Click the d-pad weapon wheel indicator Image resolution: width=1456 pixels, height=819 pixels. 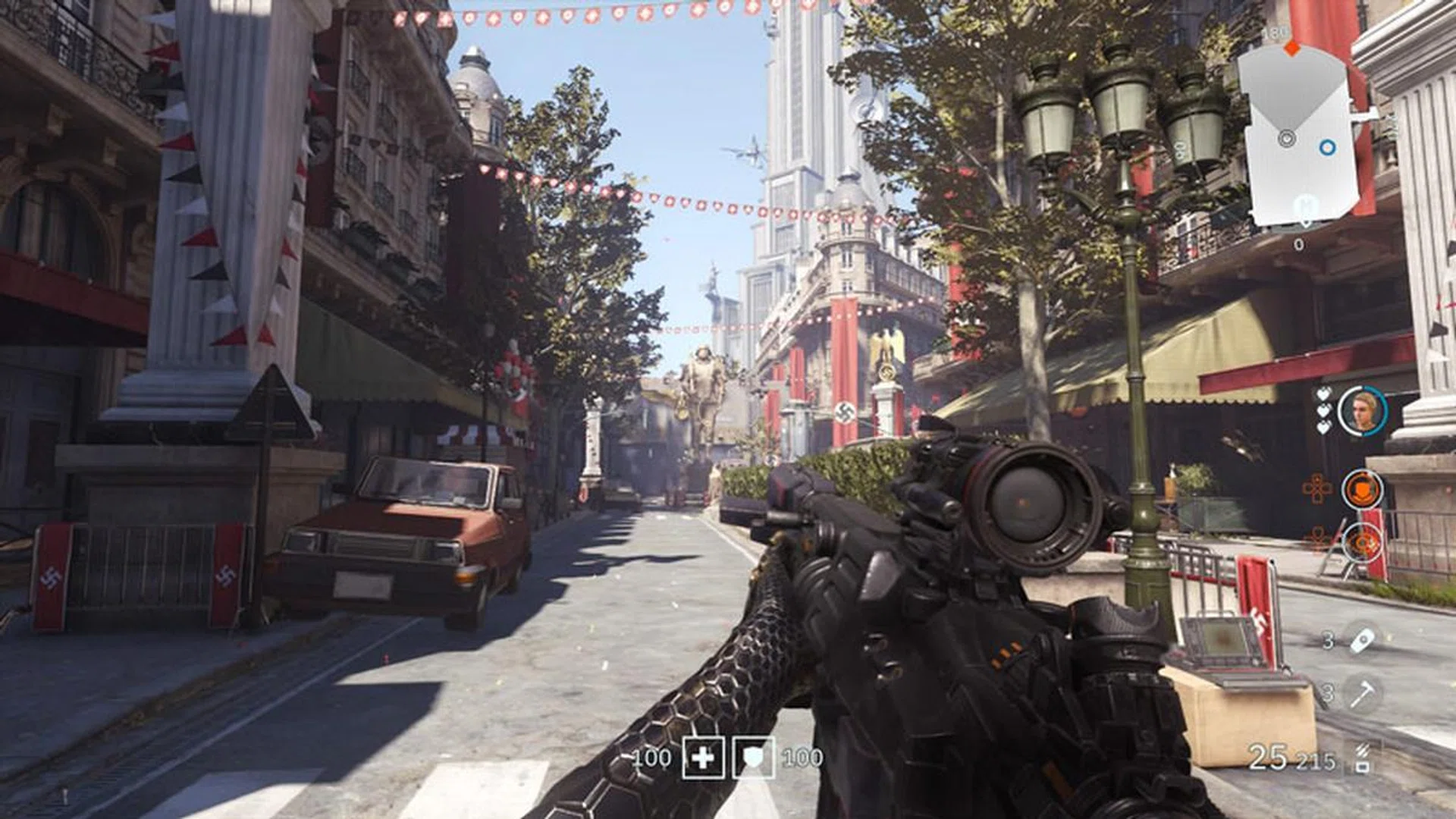pyautogui.click(x=1317, y=489)
